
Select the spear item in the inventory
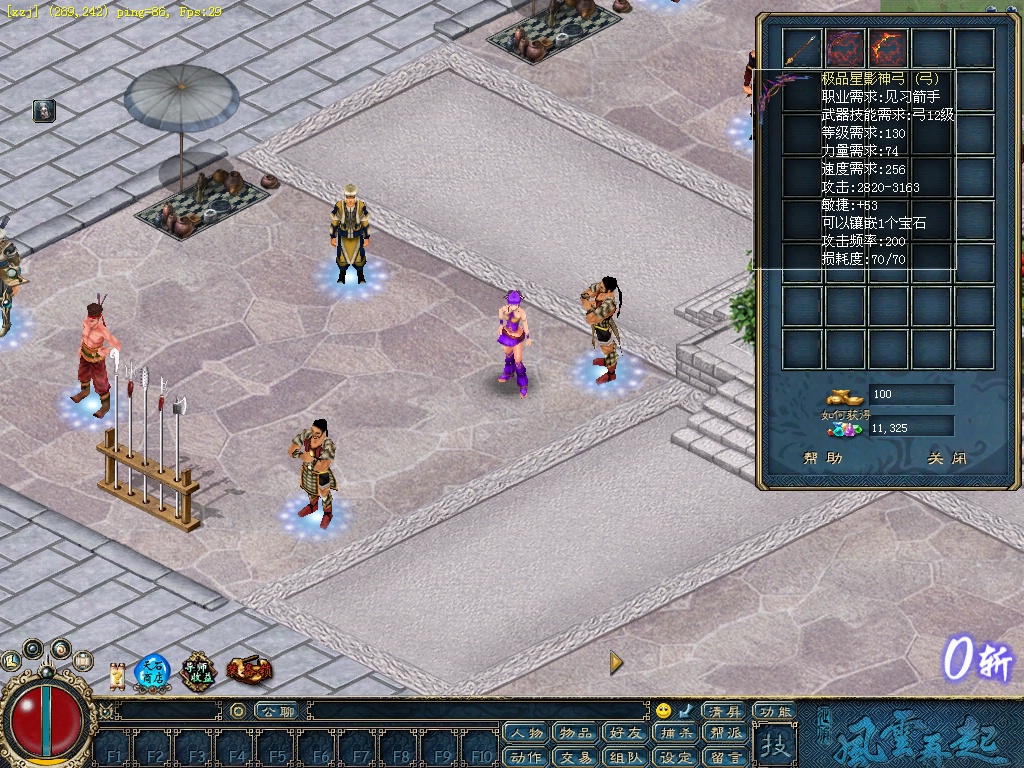click(x=801, y=48)
